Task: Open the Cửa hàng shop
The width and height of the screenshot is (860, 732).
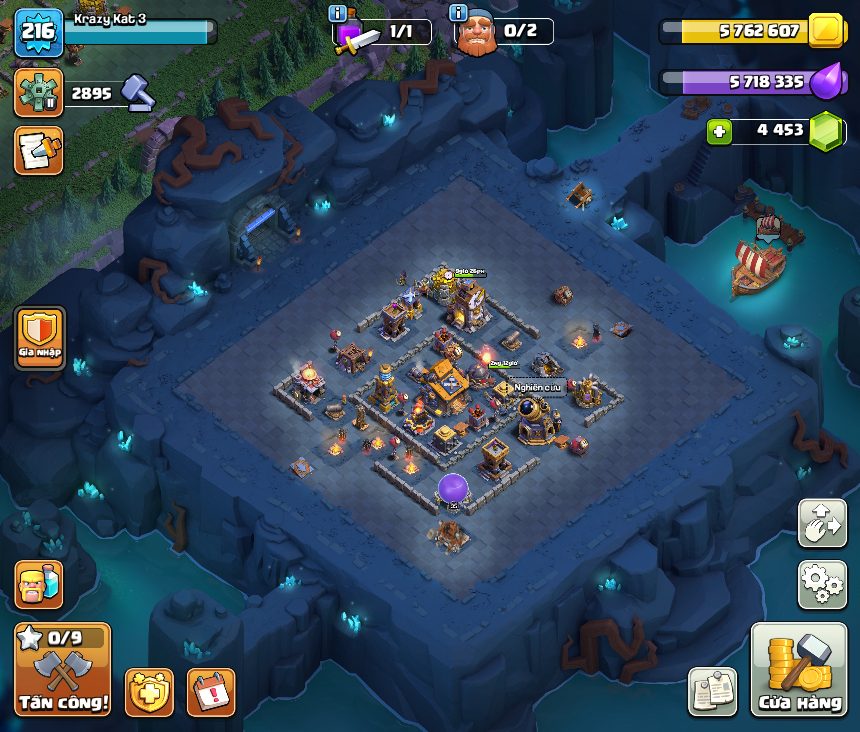Action: click(x=798, y=670)
